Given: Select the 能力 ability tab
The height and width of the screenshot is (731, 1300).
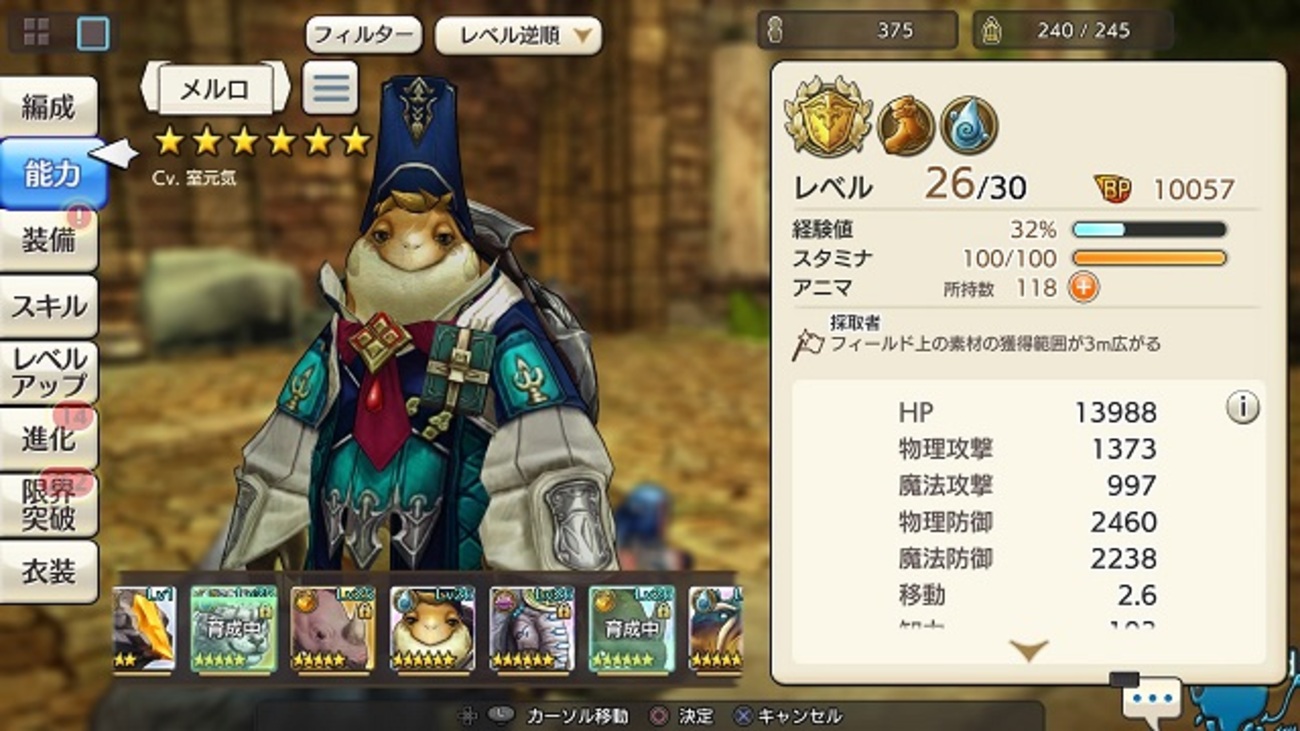Looking at the screenshot, I should tap(50, 173).
